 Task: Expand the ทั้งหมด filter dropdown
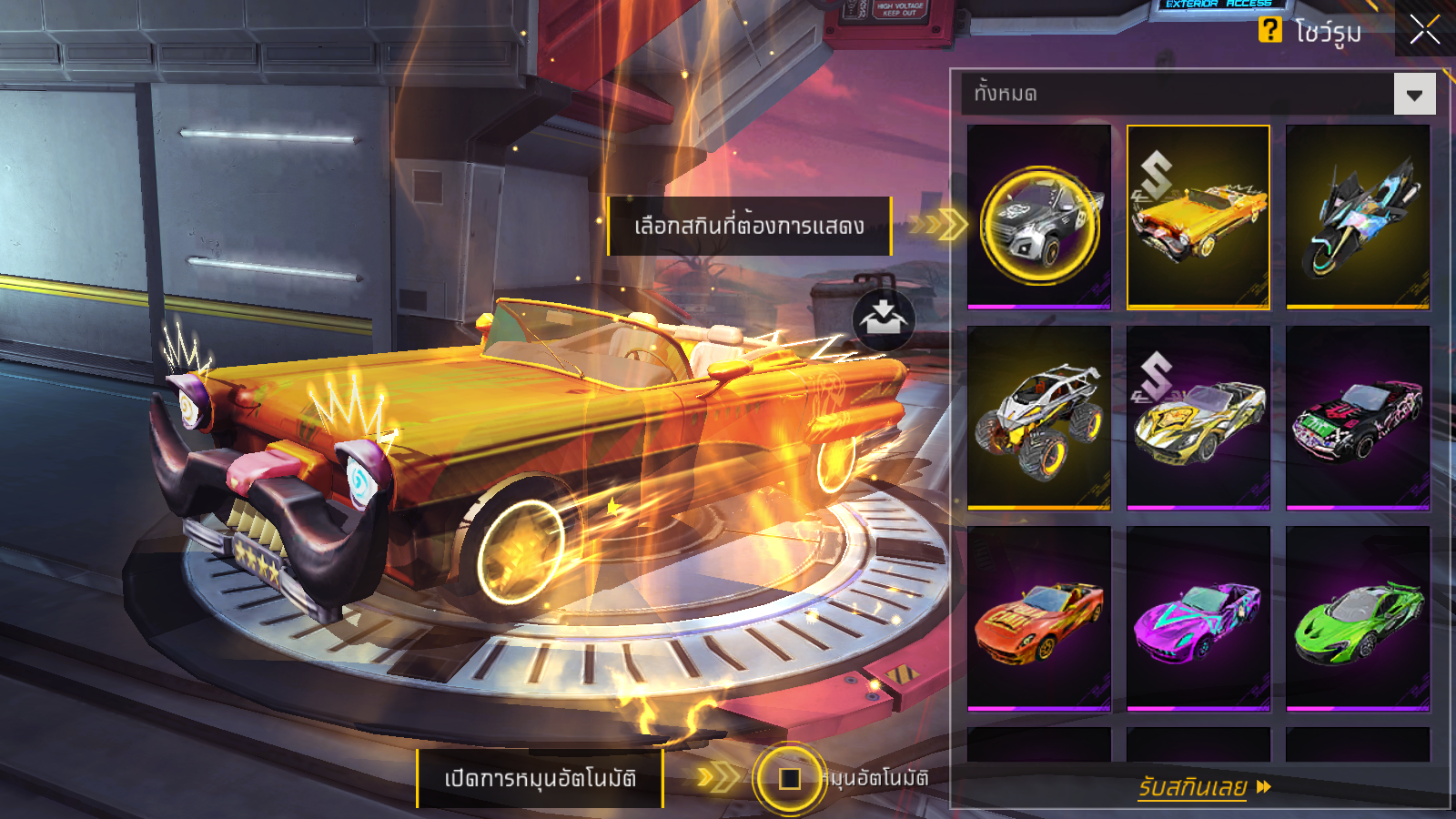[x=1414, y=95]
